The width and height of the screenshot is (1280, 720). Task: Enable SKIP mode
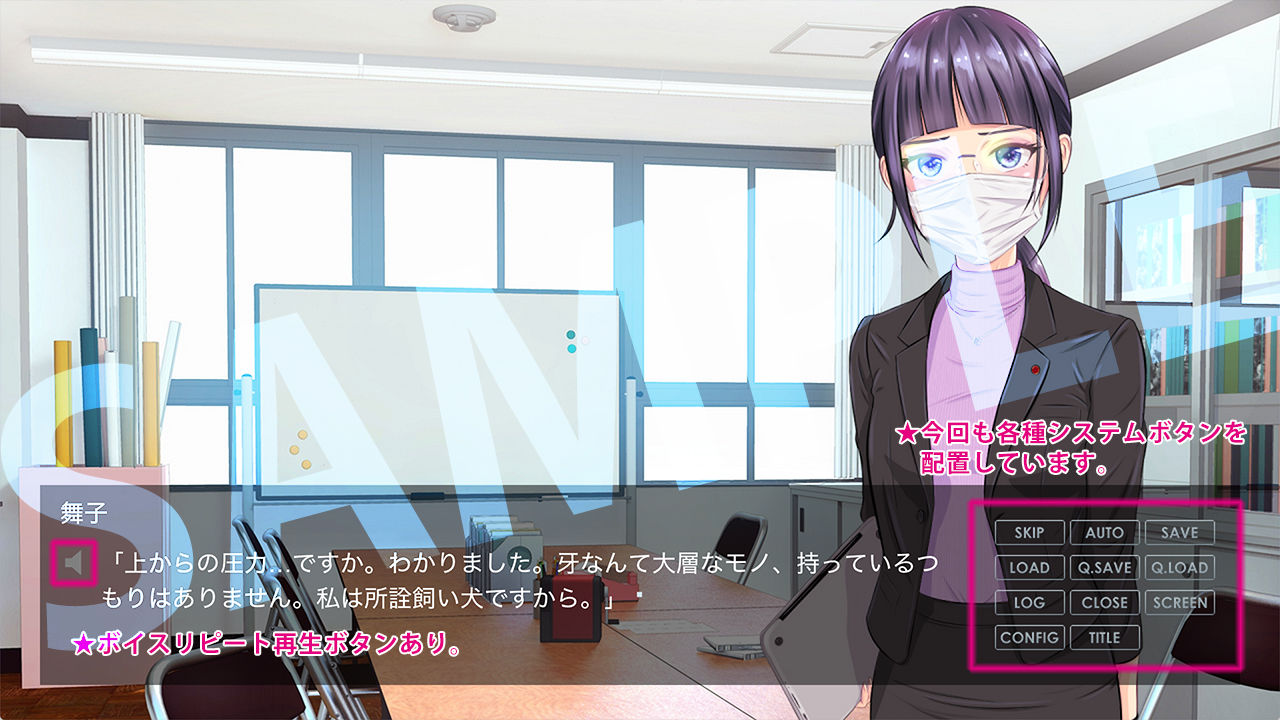(1031, 533)
